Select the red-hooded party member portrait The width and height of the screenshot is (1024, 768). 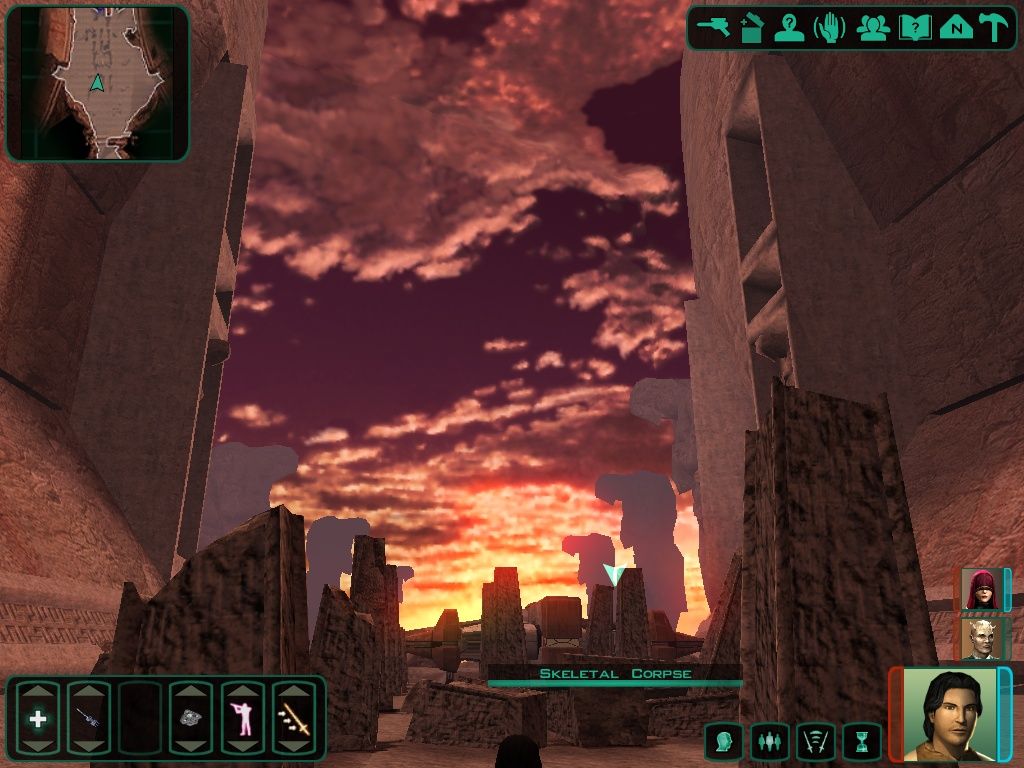tap(981, 589)
